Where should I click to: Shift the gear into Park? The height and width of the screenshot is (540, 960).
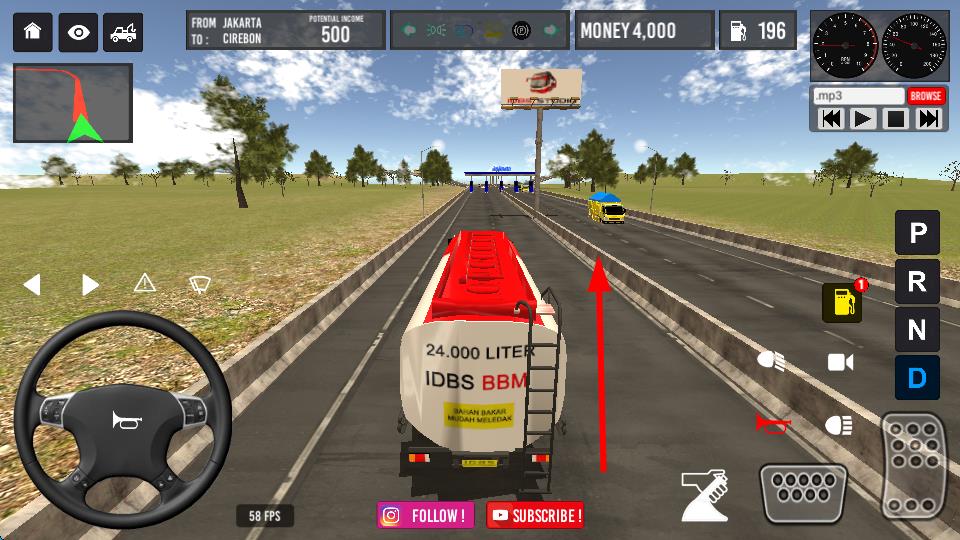tap(917, 234)
